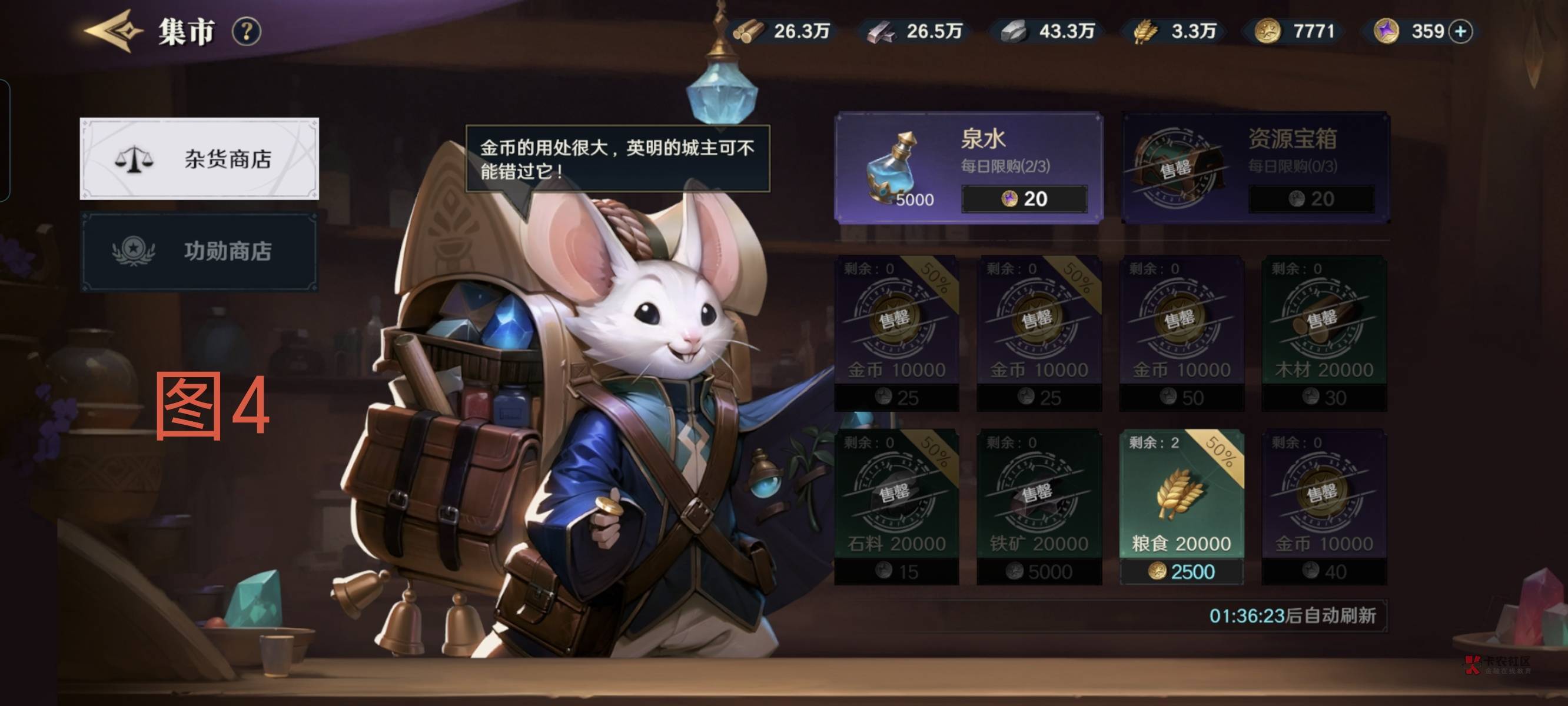Switch to the 功勋商店 tab
The height and width of the screenshot is (706, 1568).
point(199,251)
